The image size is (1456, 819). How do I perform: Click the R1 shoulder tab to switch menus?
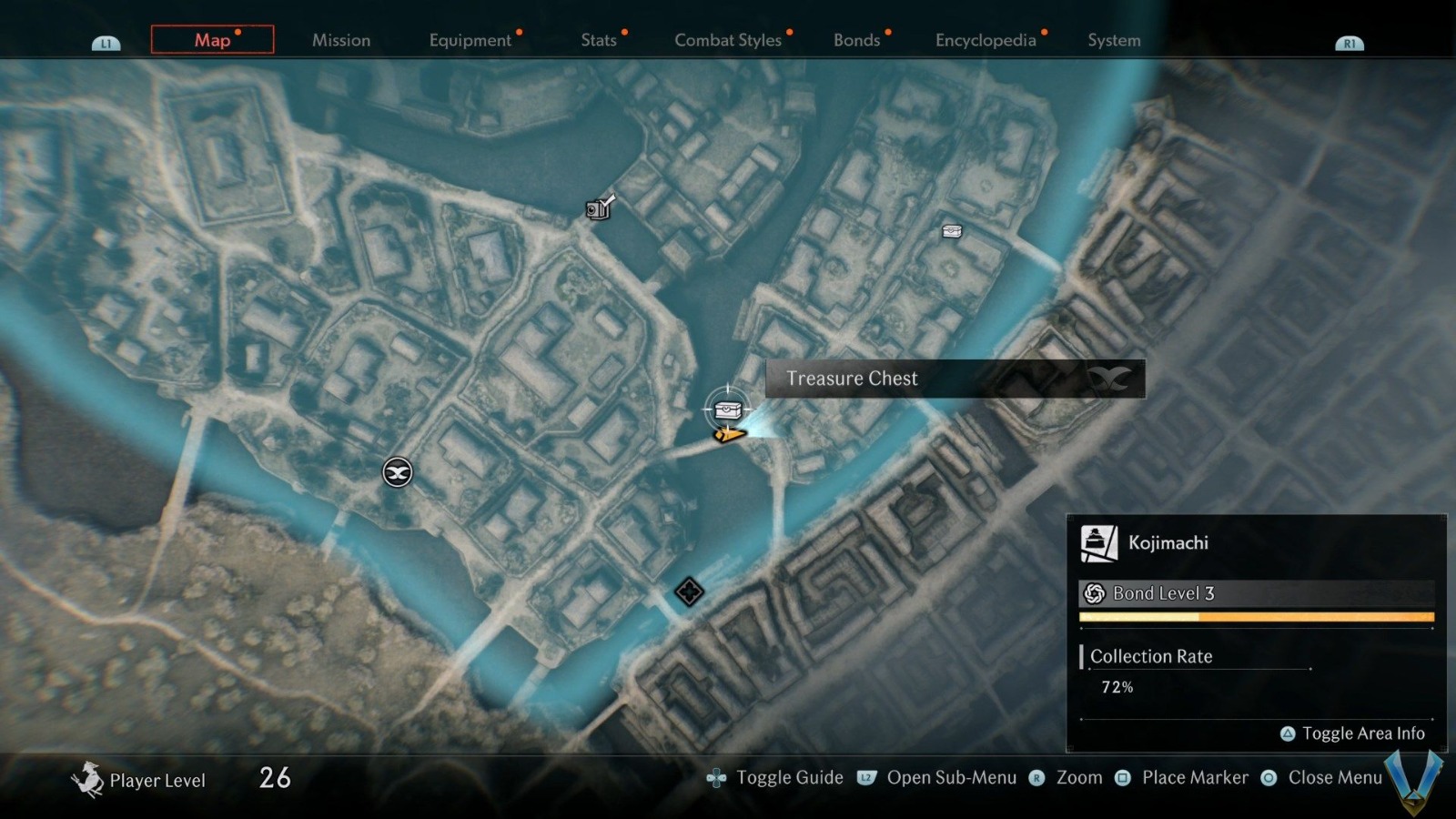1349,41
